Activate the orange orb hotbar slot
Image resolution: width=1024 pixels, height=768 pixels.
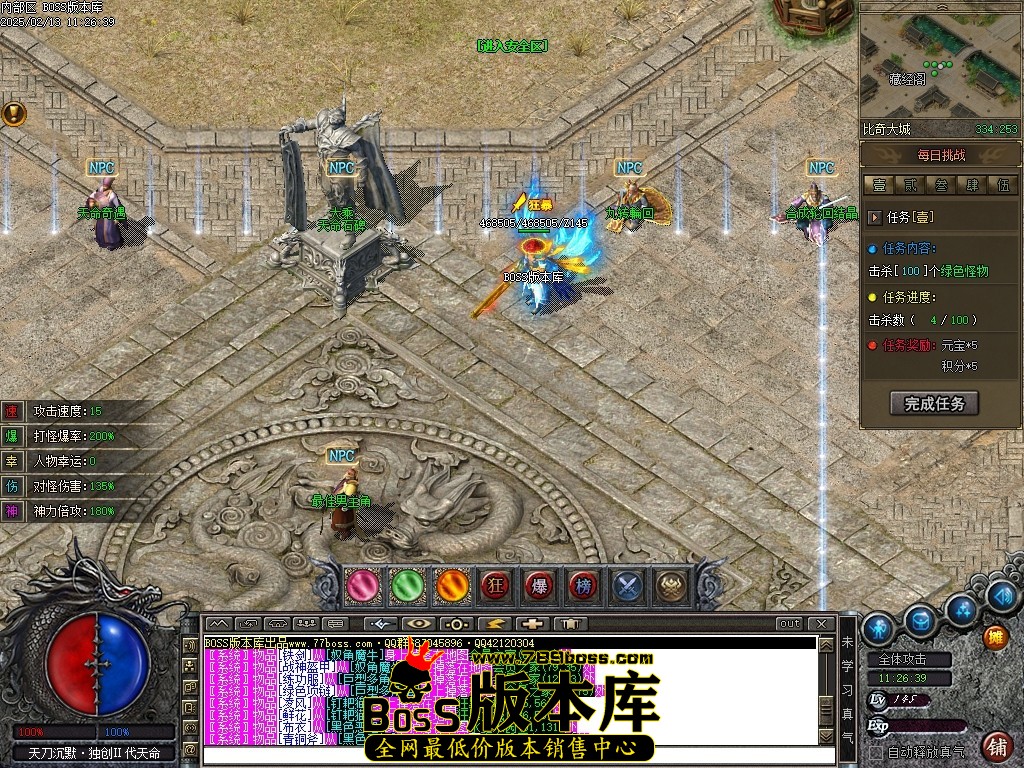[451, 585]
